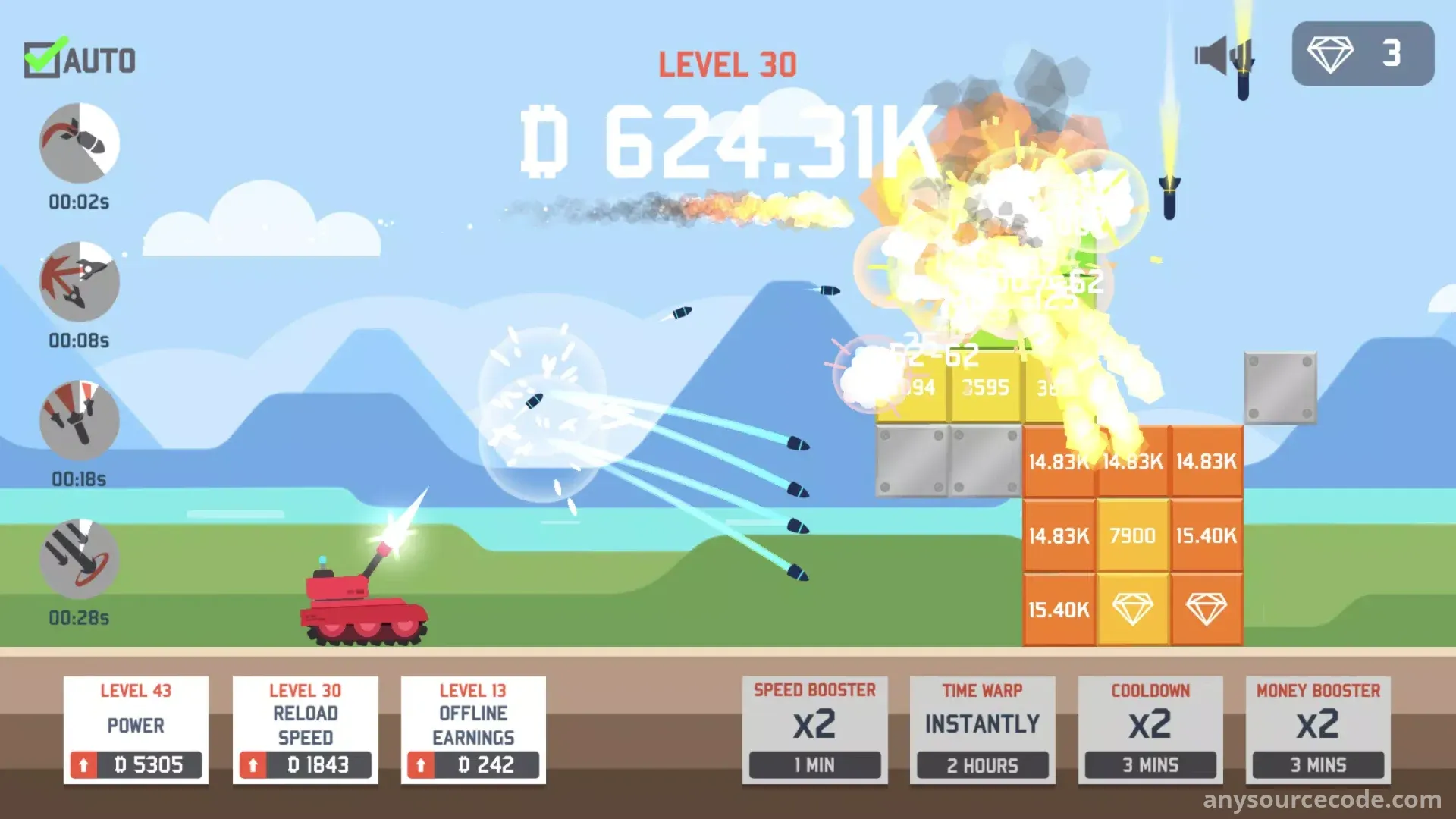Activate the falling bombs ability
The width and height of the screenshot is (1456, 819).
[x=80, y=420]
